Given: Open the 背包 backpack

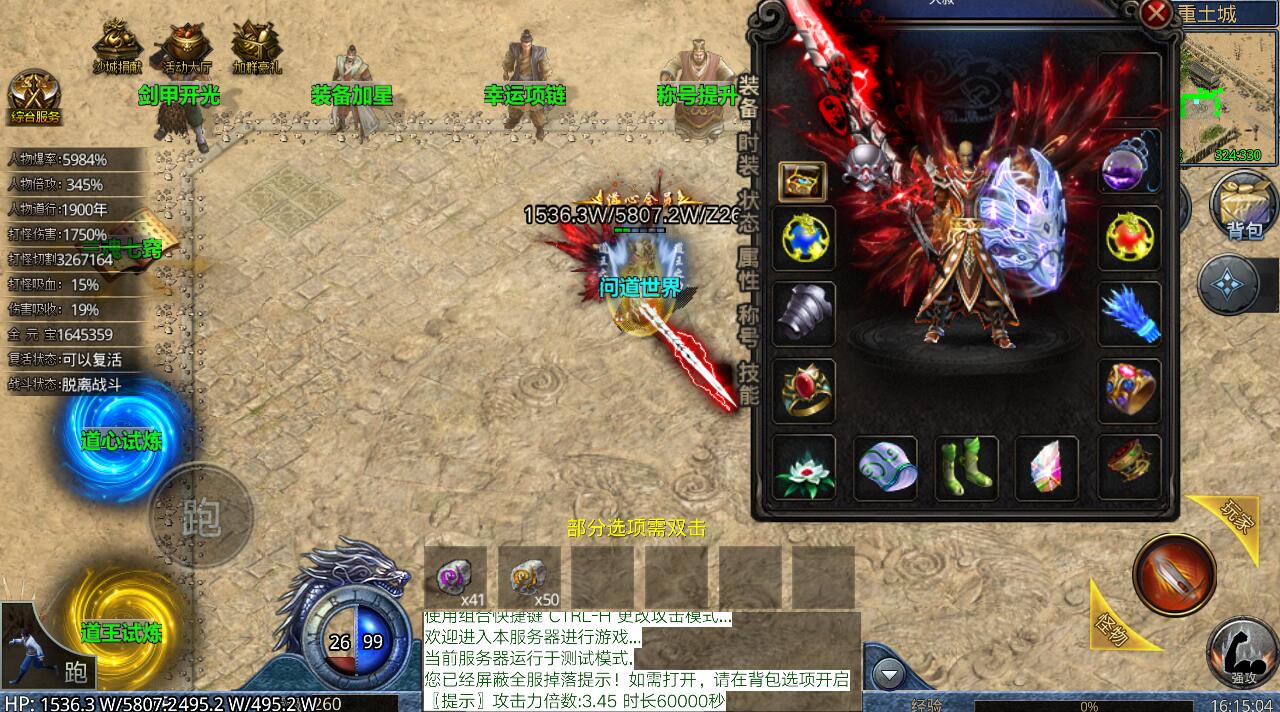Looking at the screenshot, I should [1243, 207].
